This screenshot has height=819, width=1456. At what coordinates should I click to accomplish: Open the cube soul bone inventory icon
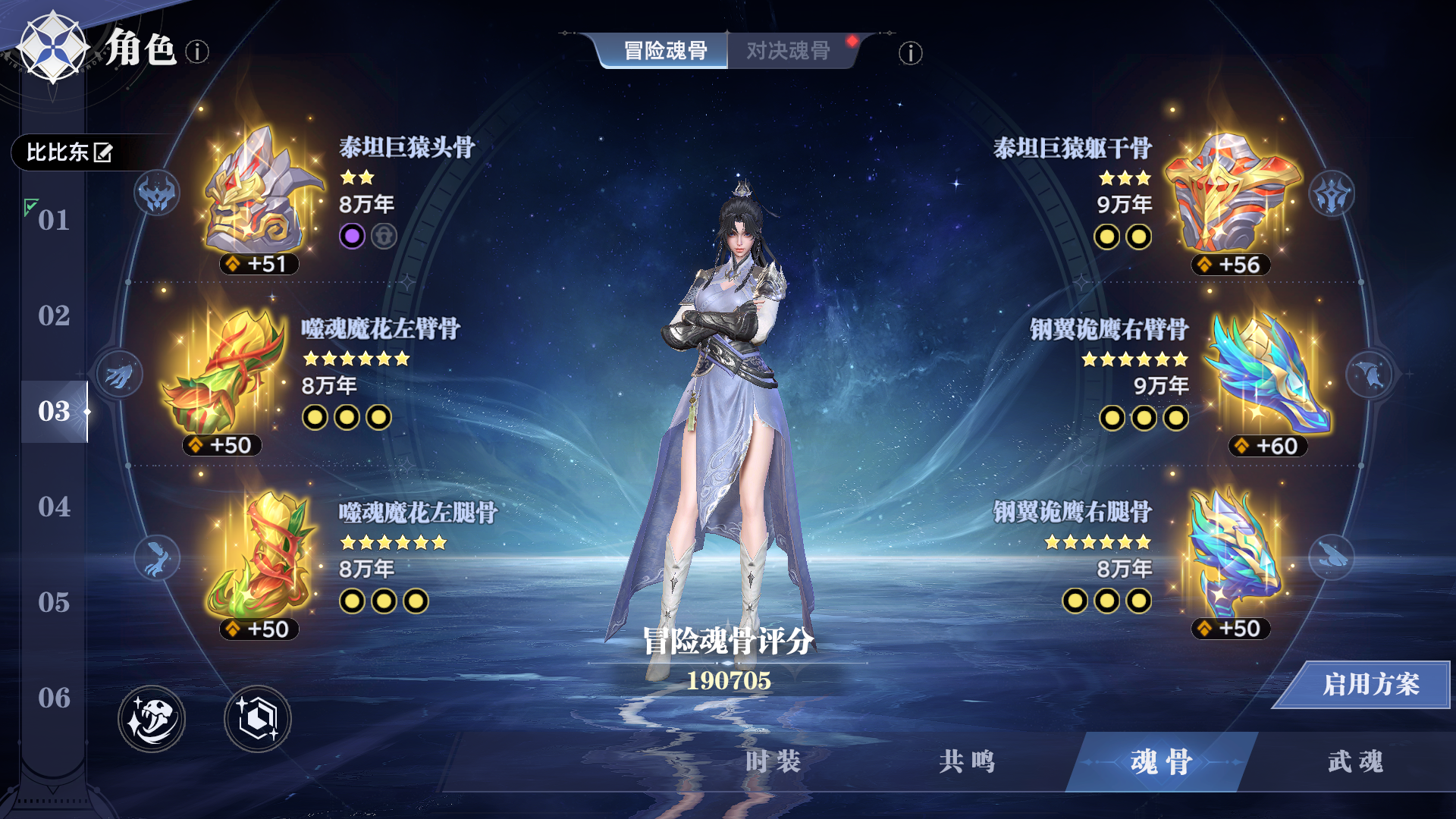(x=257, y=719)
